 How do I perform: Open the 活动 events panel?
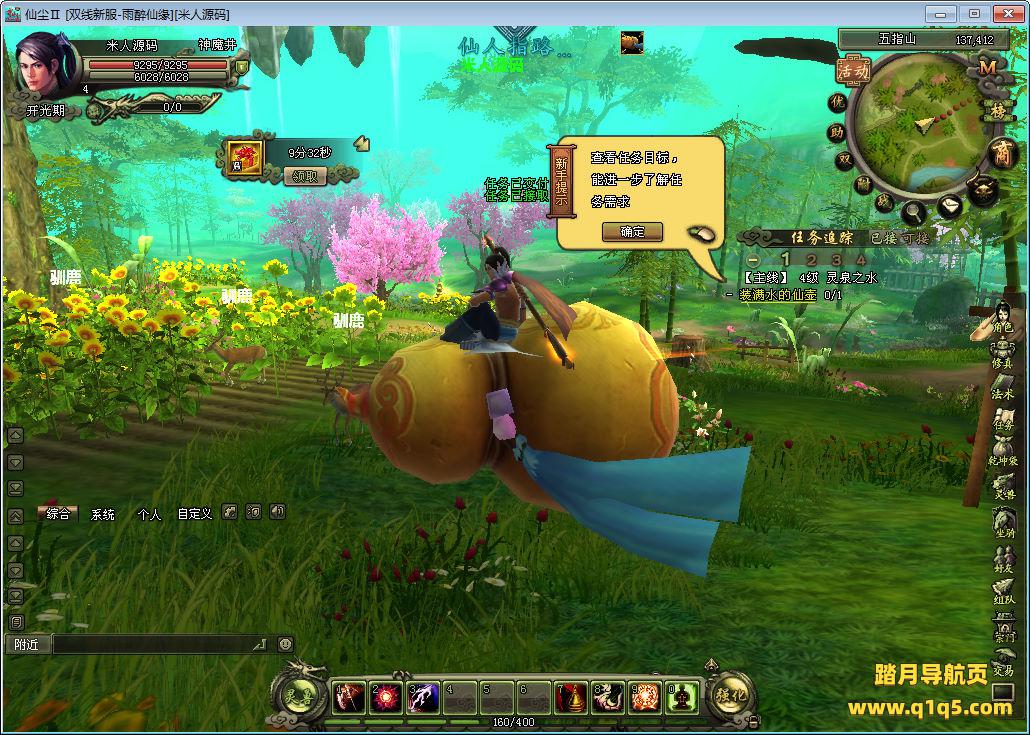tap(853, 70)
